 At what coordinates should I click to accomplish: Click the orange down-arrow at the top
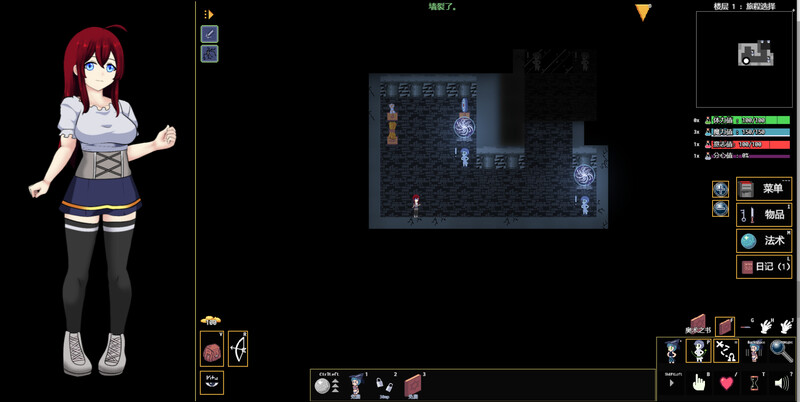tap(643, 13)
